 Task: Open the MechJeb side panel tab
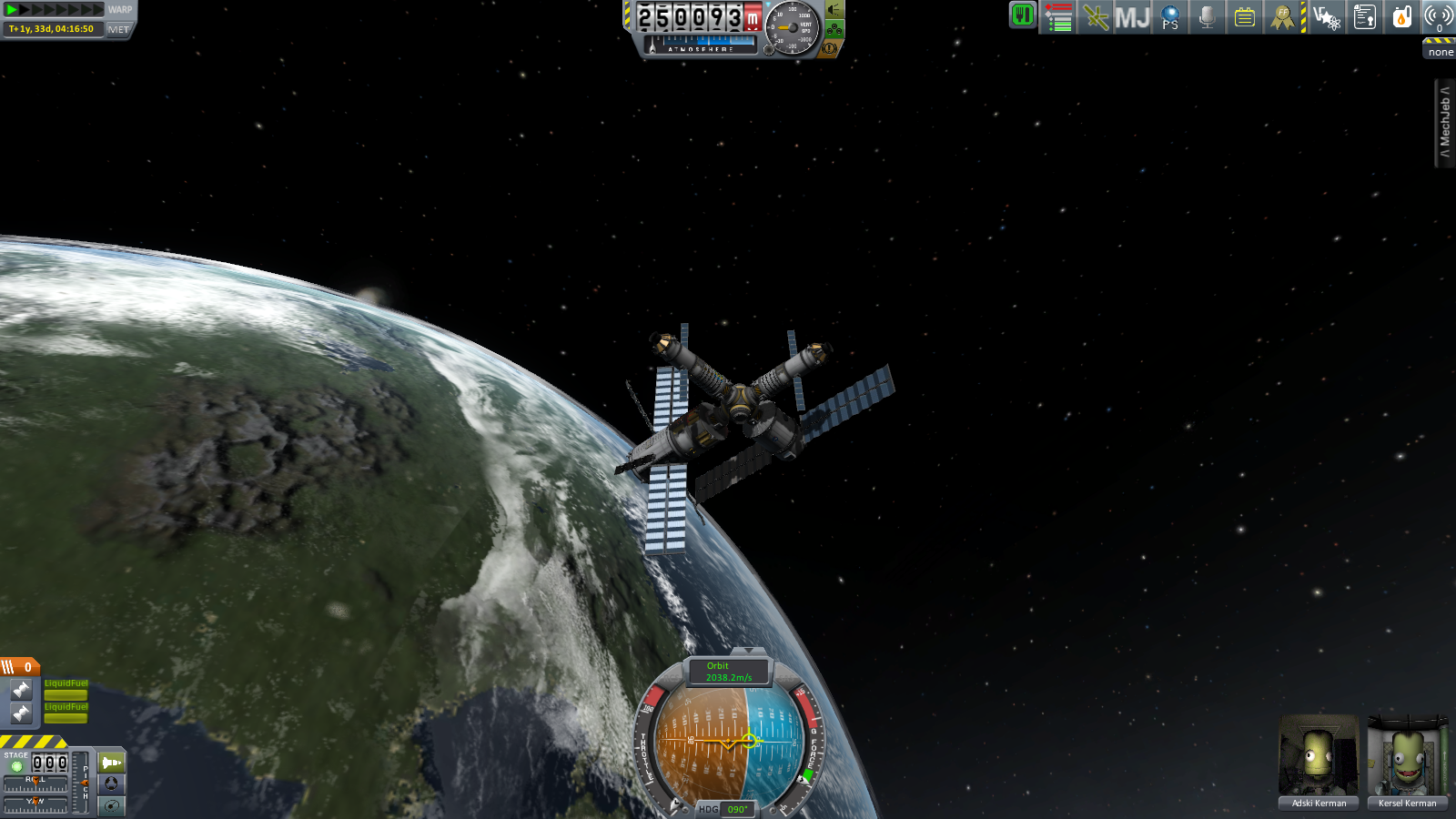1444,122
